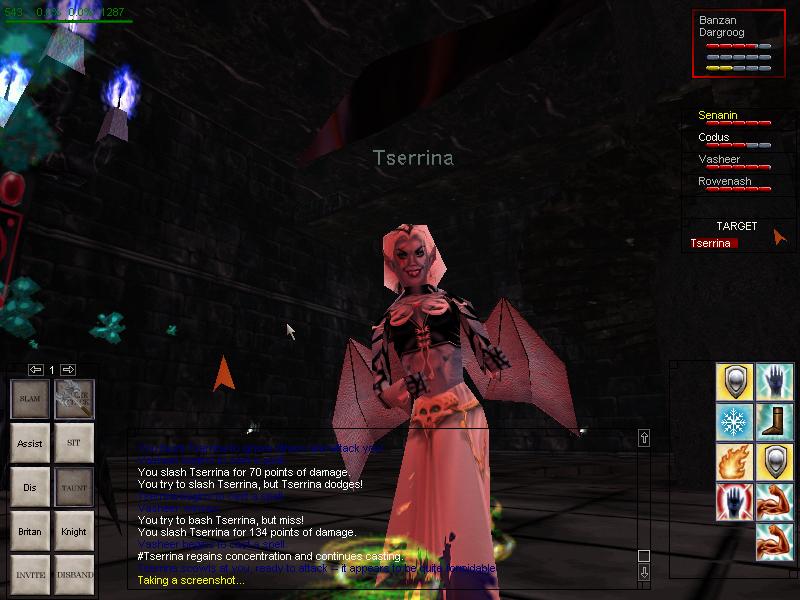This screenshot has height=600, width=800.
Task: Click the red-background hand buff icon
Action: tap(734, 502)
